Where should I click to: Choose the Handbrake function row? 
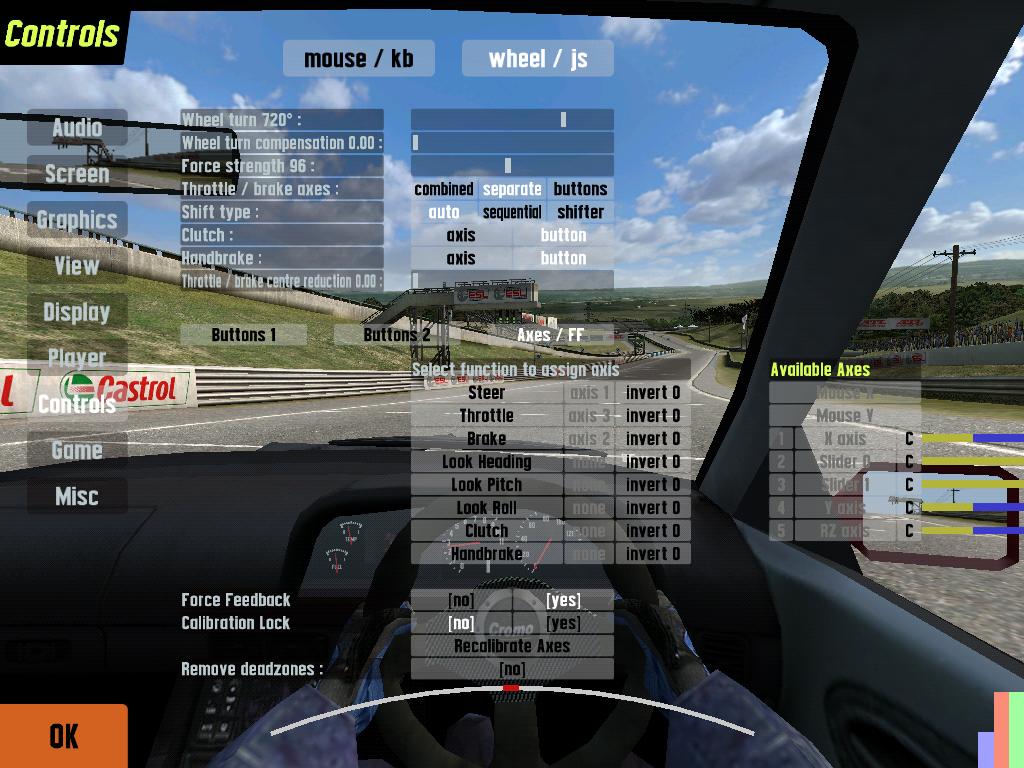coord(487,554)
